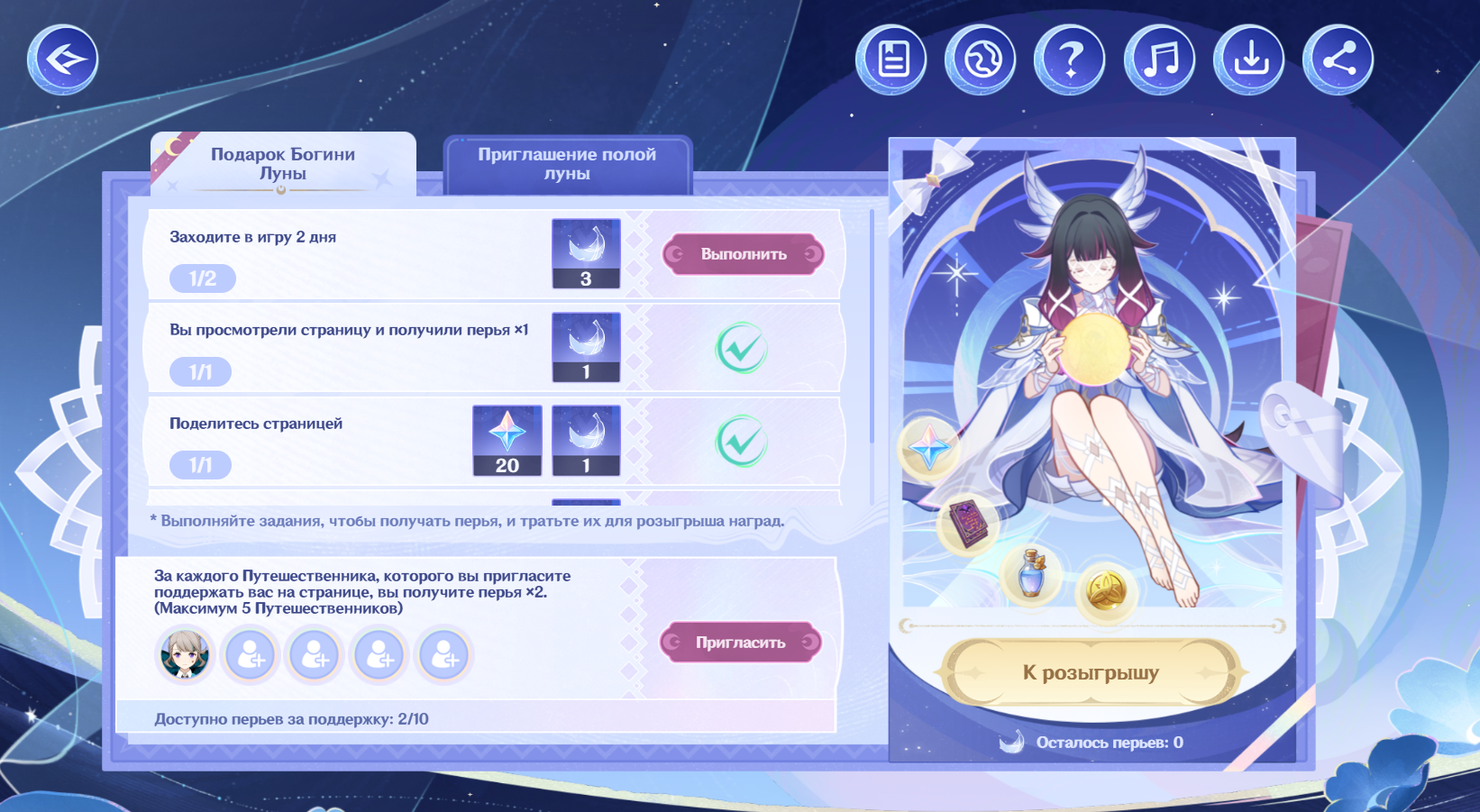The image size is (1480, 812).
Task: Click the «Выполнить» task button
Action: pyautogui.click(x=744, y=254)
